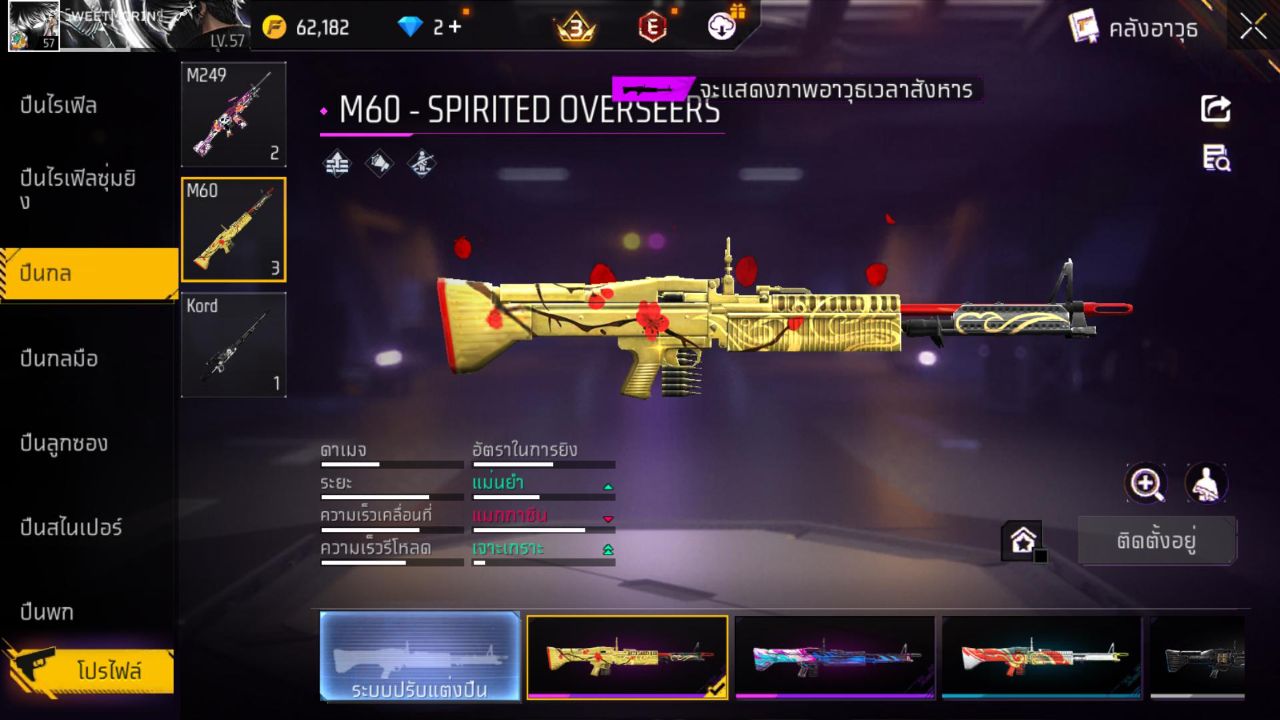Click the home icon beside the equip button
Viewport: 1280px width, 720px height.
click(1024, 539)
